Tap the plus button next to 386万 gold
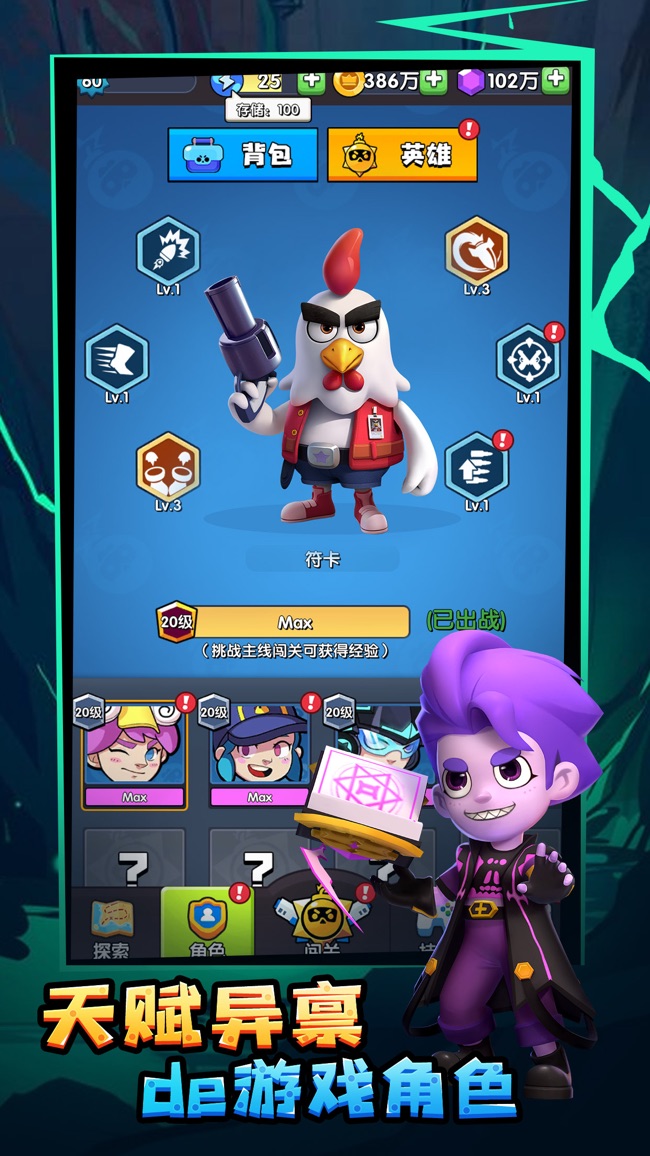The height and width of the screenshot is (1156, 650). point(433,81)
